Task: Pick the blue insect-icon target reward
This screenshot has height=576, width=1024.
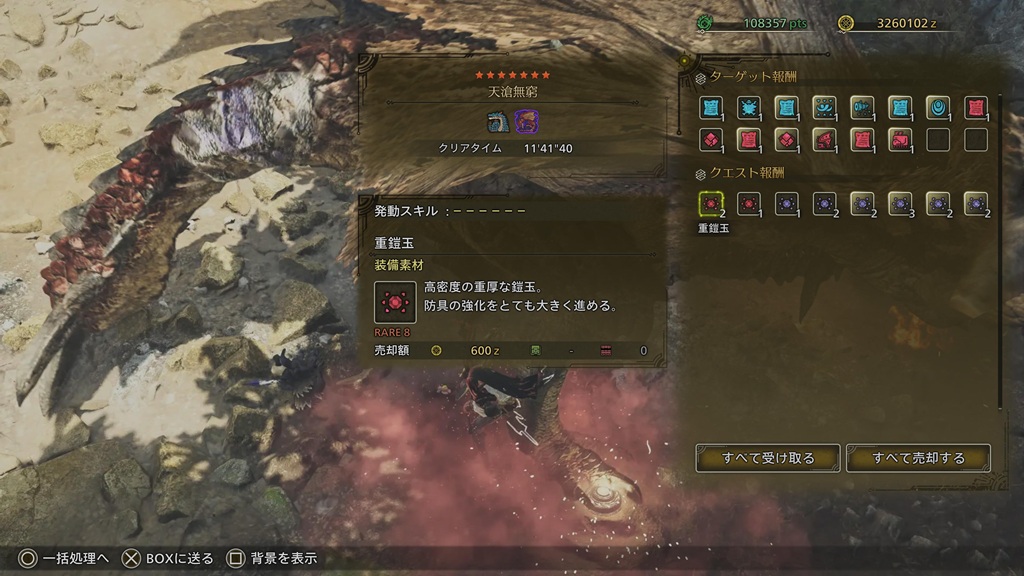Action: pyautogui.click(x=748, y=107)
